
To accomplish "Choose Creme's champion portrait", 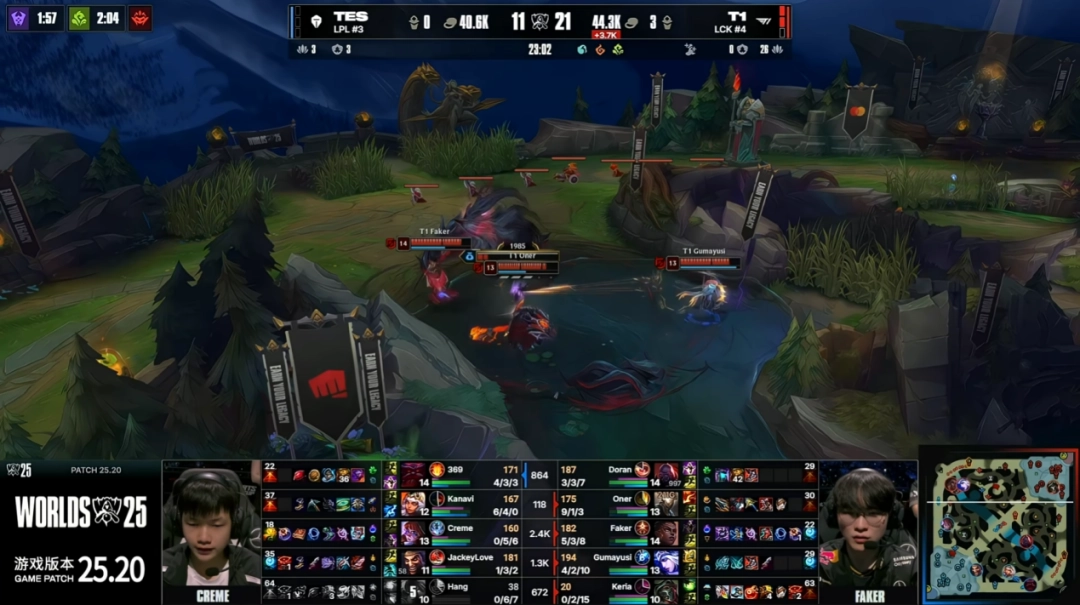I will click(413, 533).
